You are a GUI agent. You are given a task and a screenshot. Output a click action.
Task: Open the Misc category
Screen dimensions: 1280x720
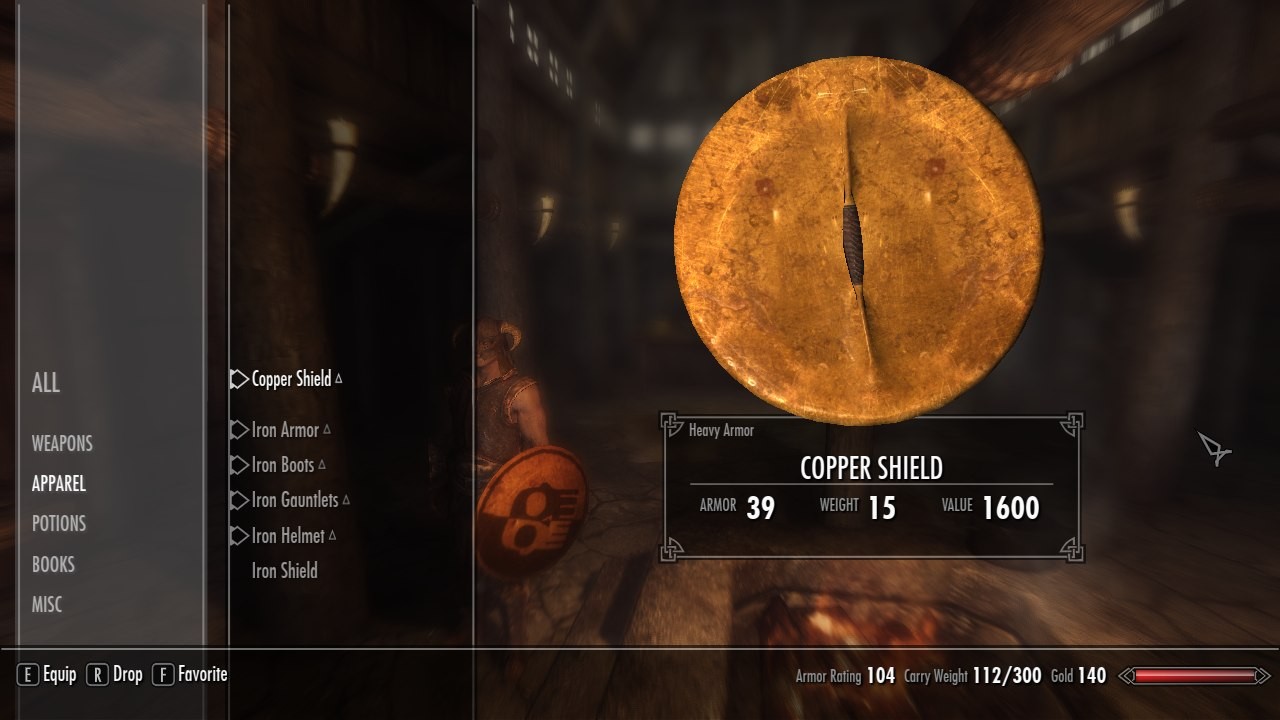[x=47, y=604]
